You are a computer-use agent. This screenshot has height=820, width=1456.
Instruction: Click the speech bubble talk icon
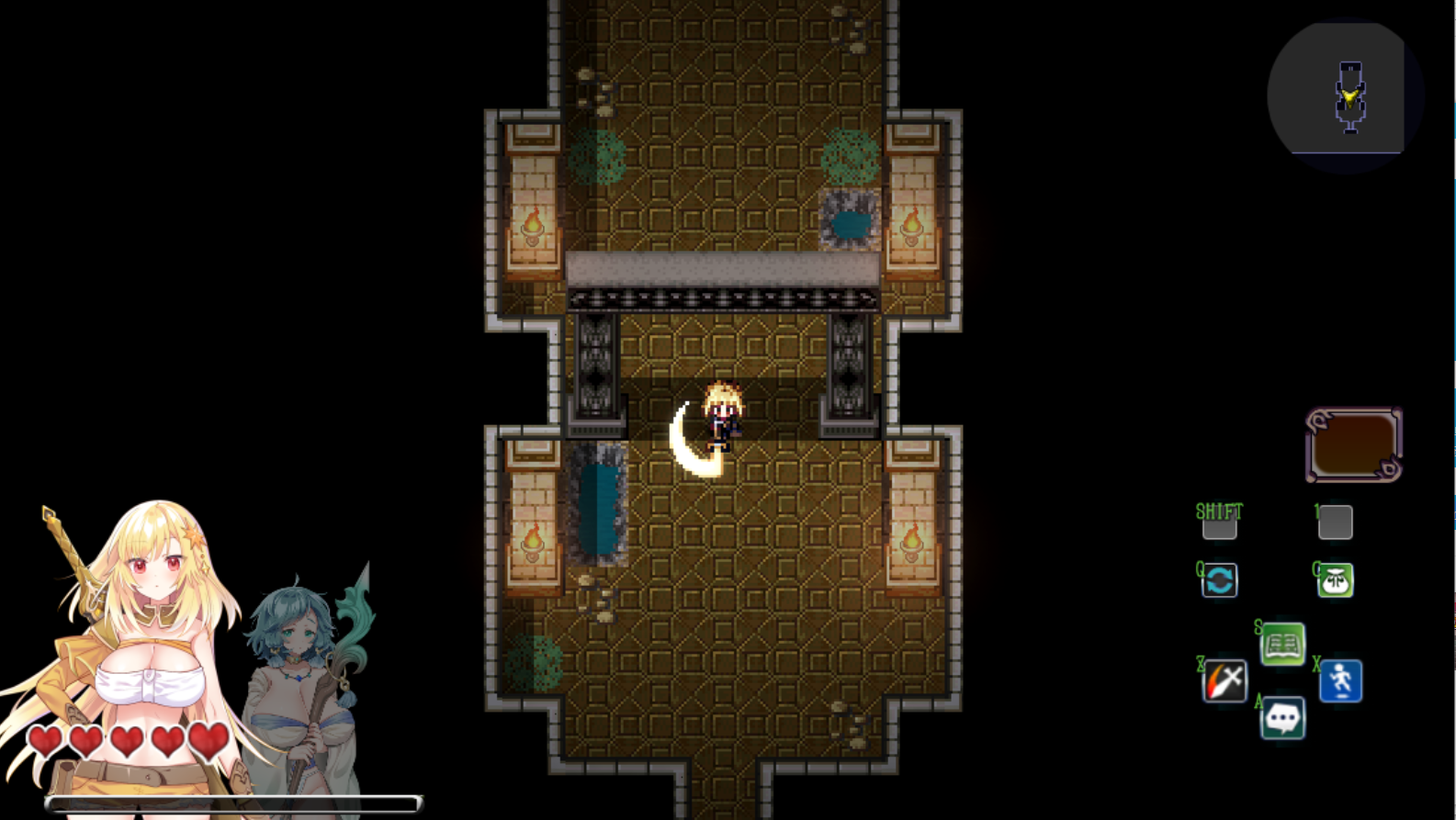click(x=1282, y=718)
